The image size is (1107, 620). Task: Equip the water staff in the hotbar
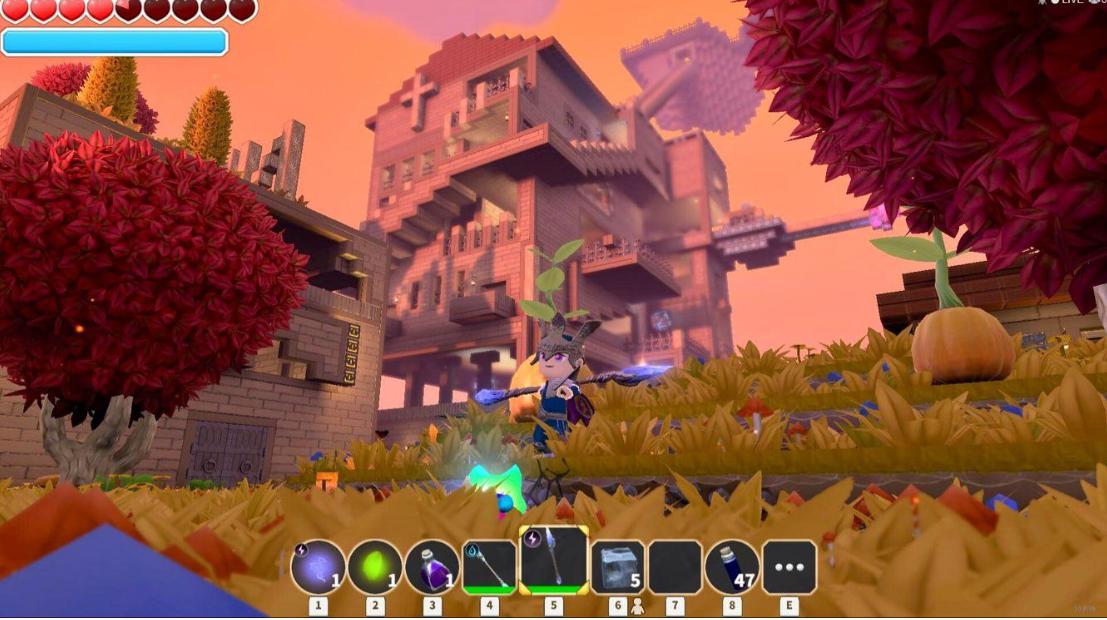(489, 567)
